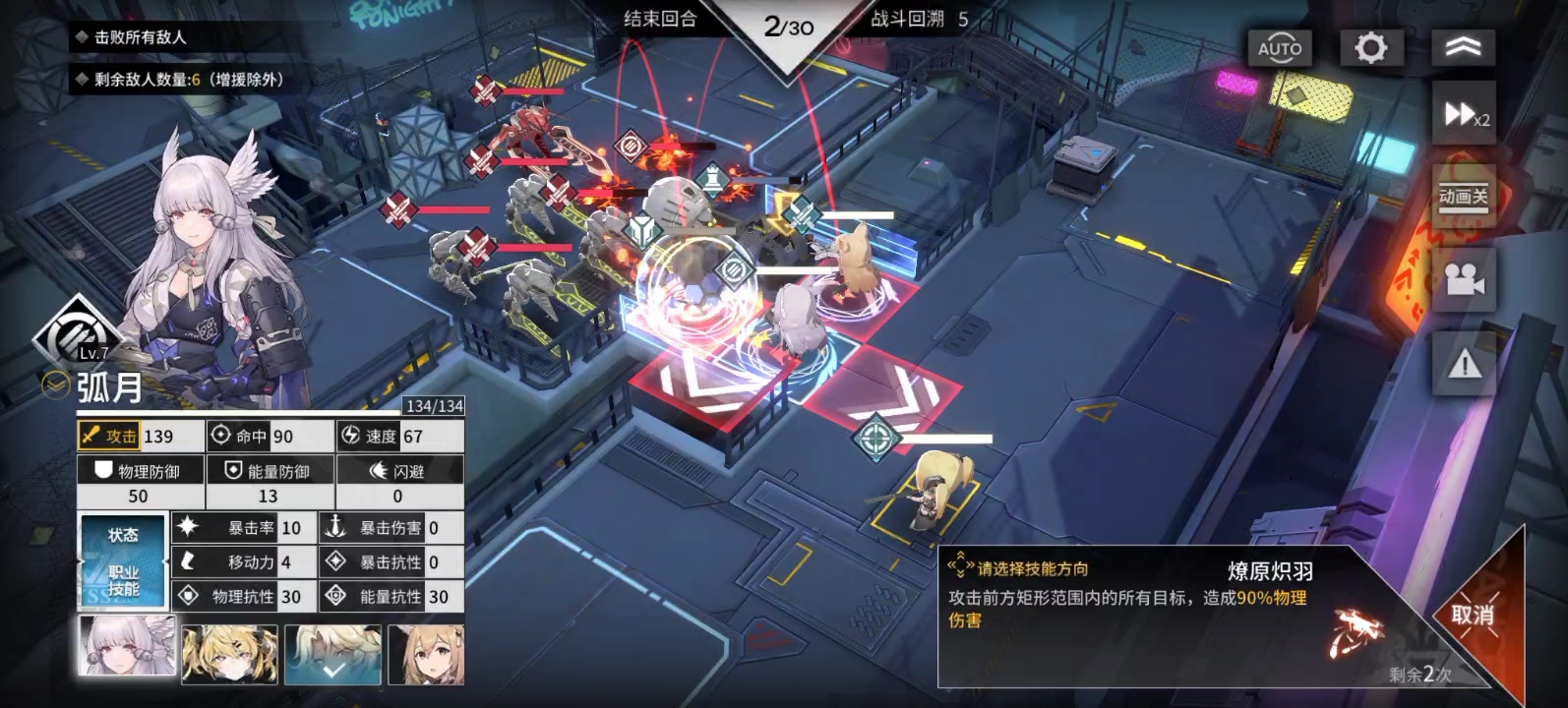Expand the dropdown arrow beside 弧月's name

pos(55,385)
